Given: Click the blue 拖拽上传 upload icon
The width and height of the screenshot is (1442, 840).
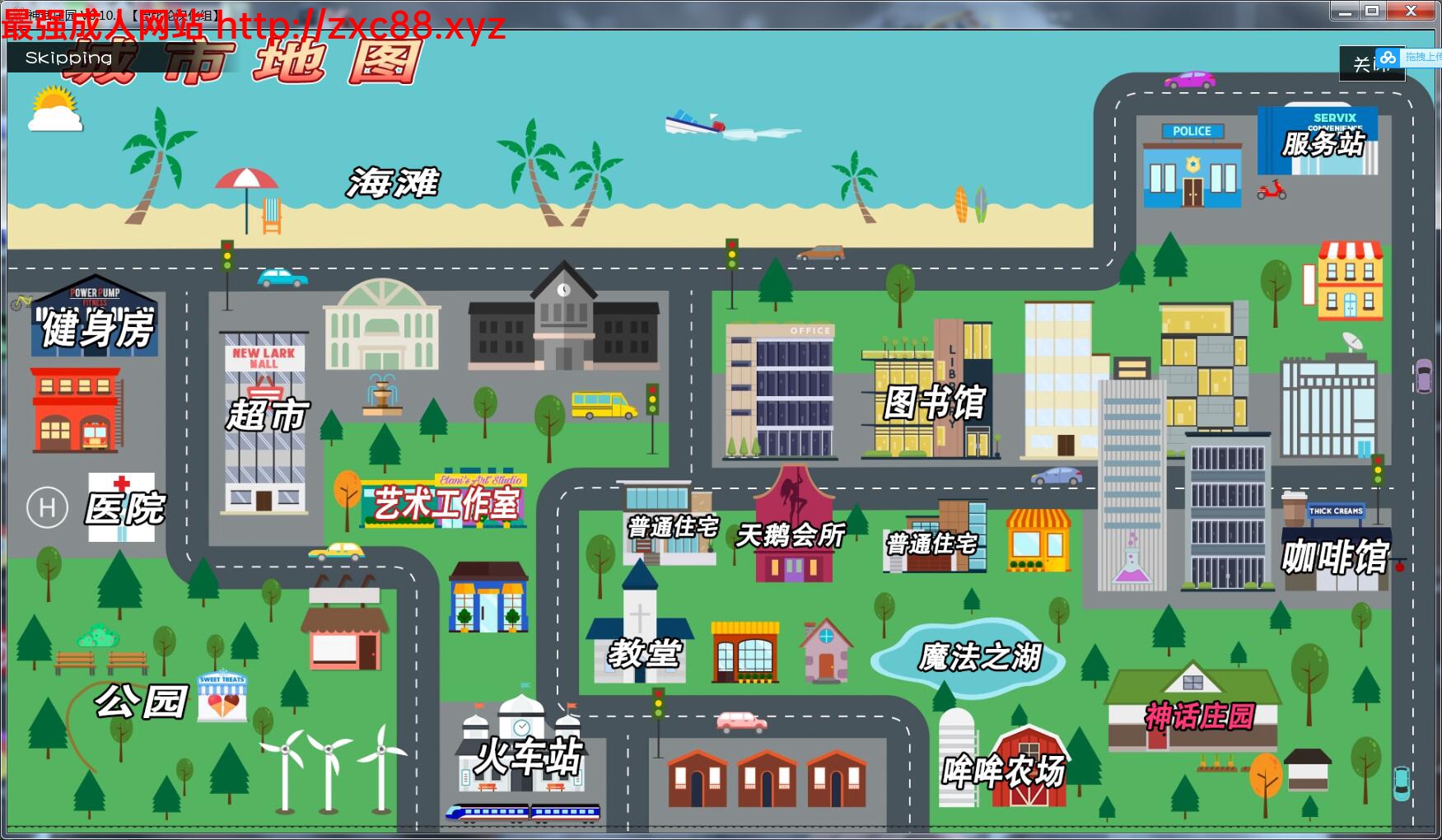Looking at the screenshot, I should [1389, 58].
